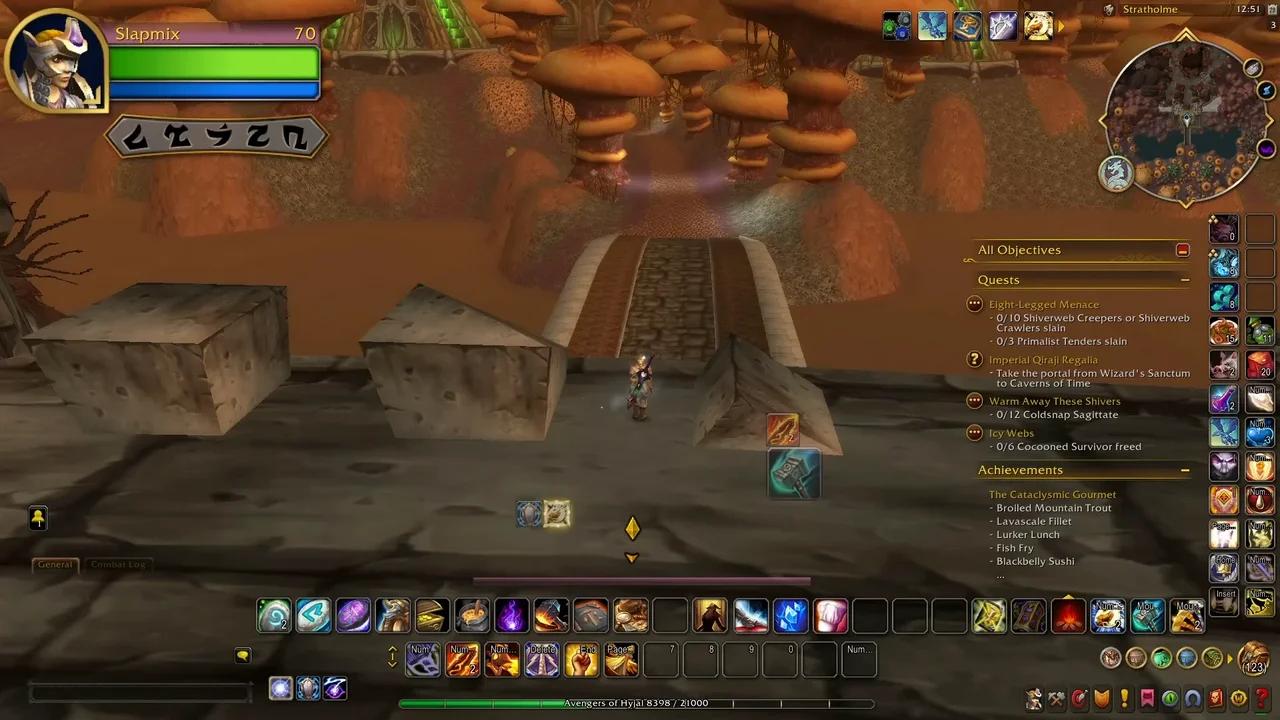
Task: Open the Quest Log exclamation mark icon
Action: coord(1122,699)
